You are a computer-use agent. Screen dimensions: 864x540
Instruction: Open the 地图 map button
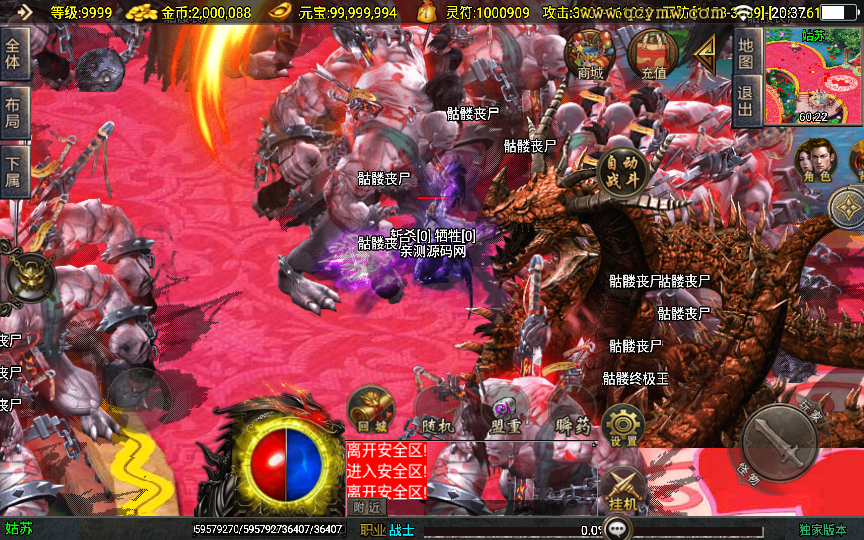tap(745, 53)
